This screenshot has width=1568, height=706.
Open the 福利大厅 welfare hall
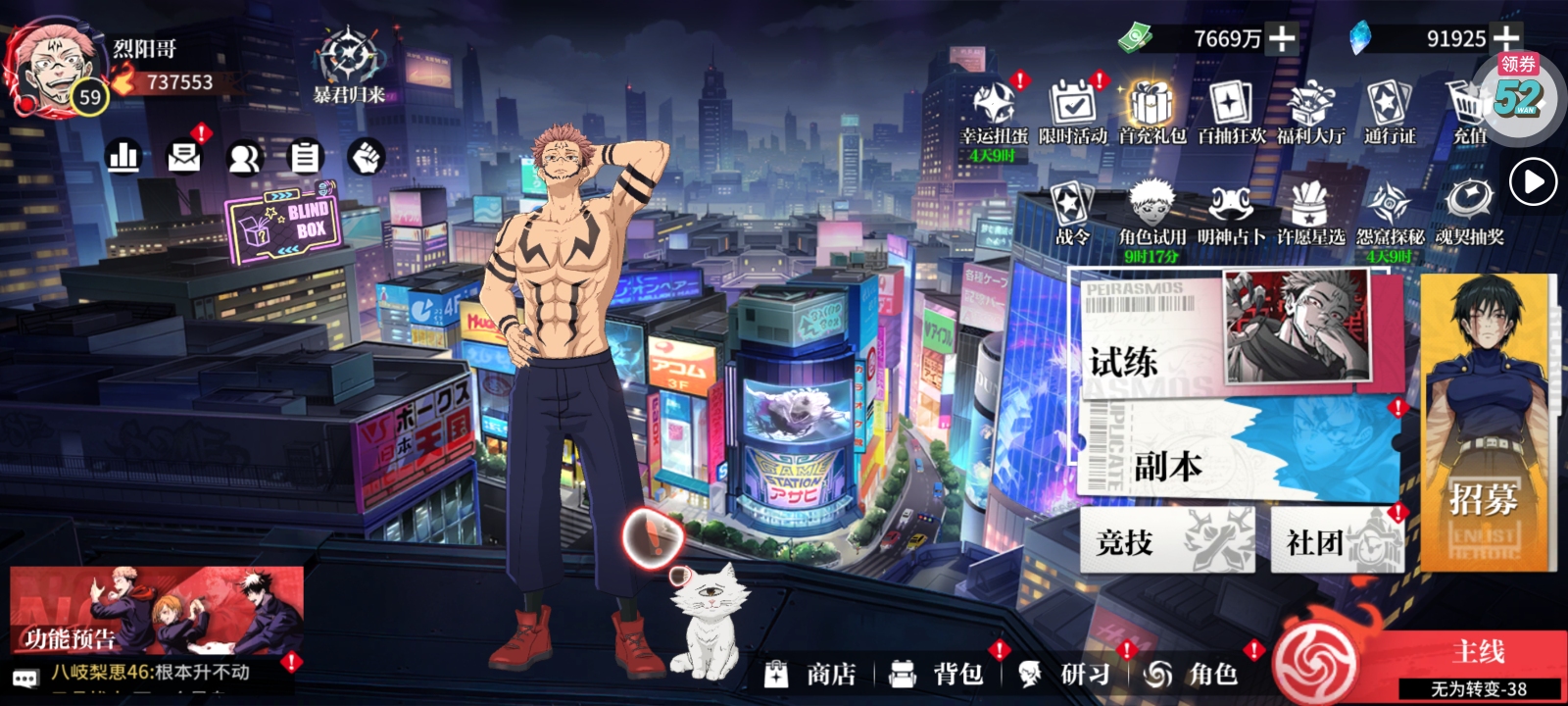(x=1310, y=112)
